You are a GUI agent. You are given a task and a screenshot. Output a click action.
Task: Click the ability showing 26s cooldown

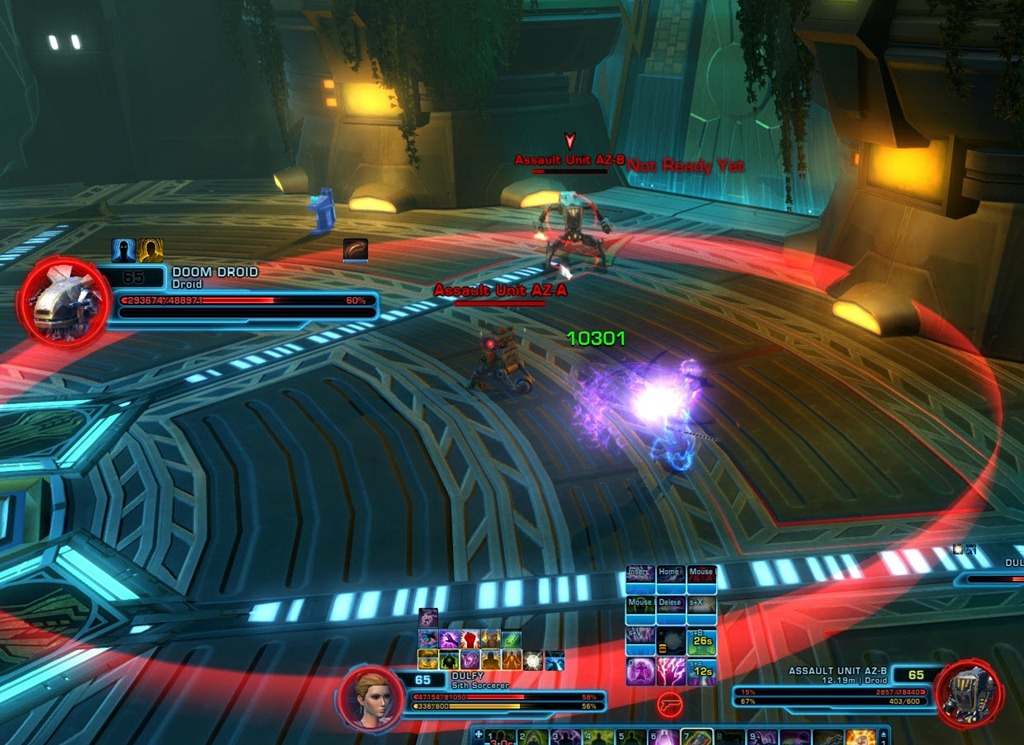(x=701, y=640)
